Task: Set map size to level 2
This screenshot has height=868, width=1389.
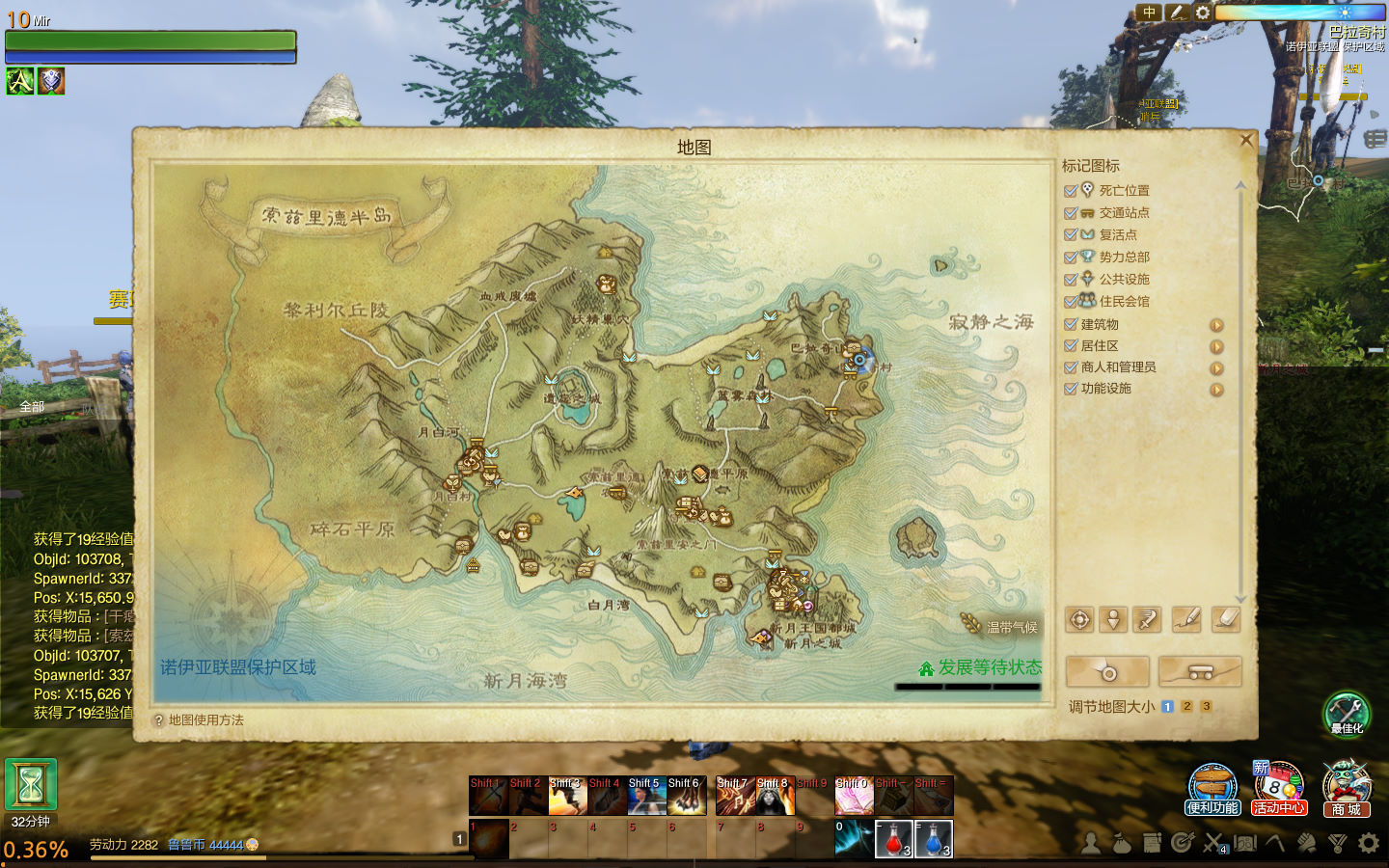Action: pyautogui.click(x=1186, y=707)
